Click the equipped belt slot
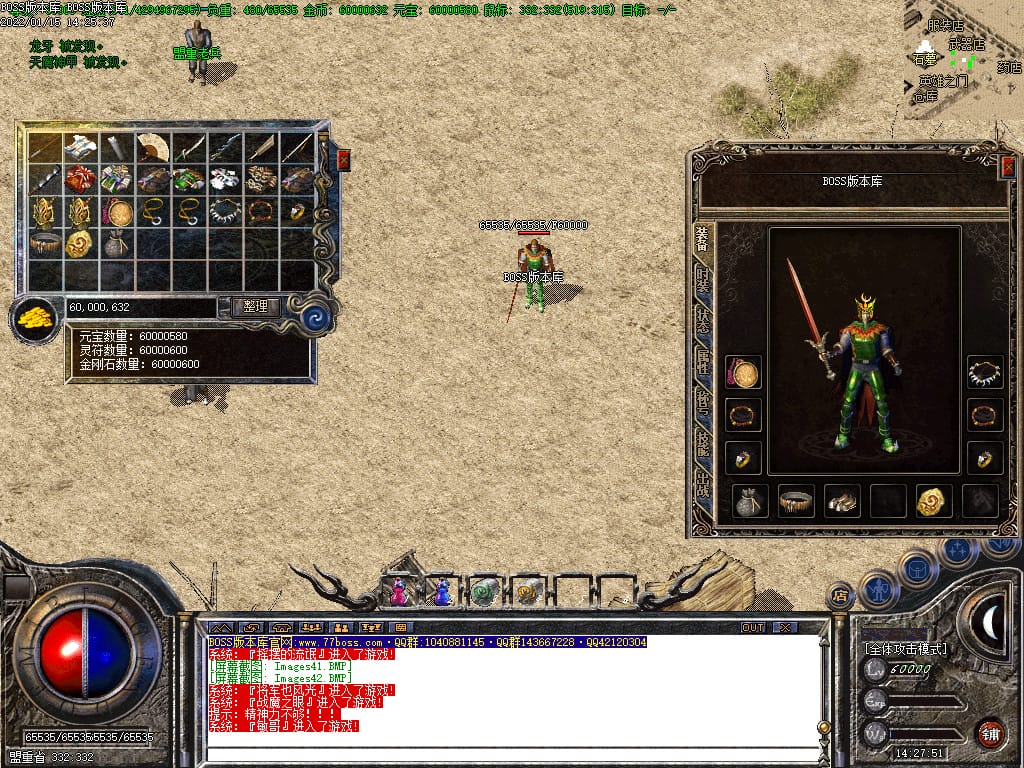 [x=796, y=501]
